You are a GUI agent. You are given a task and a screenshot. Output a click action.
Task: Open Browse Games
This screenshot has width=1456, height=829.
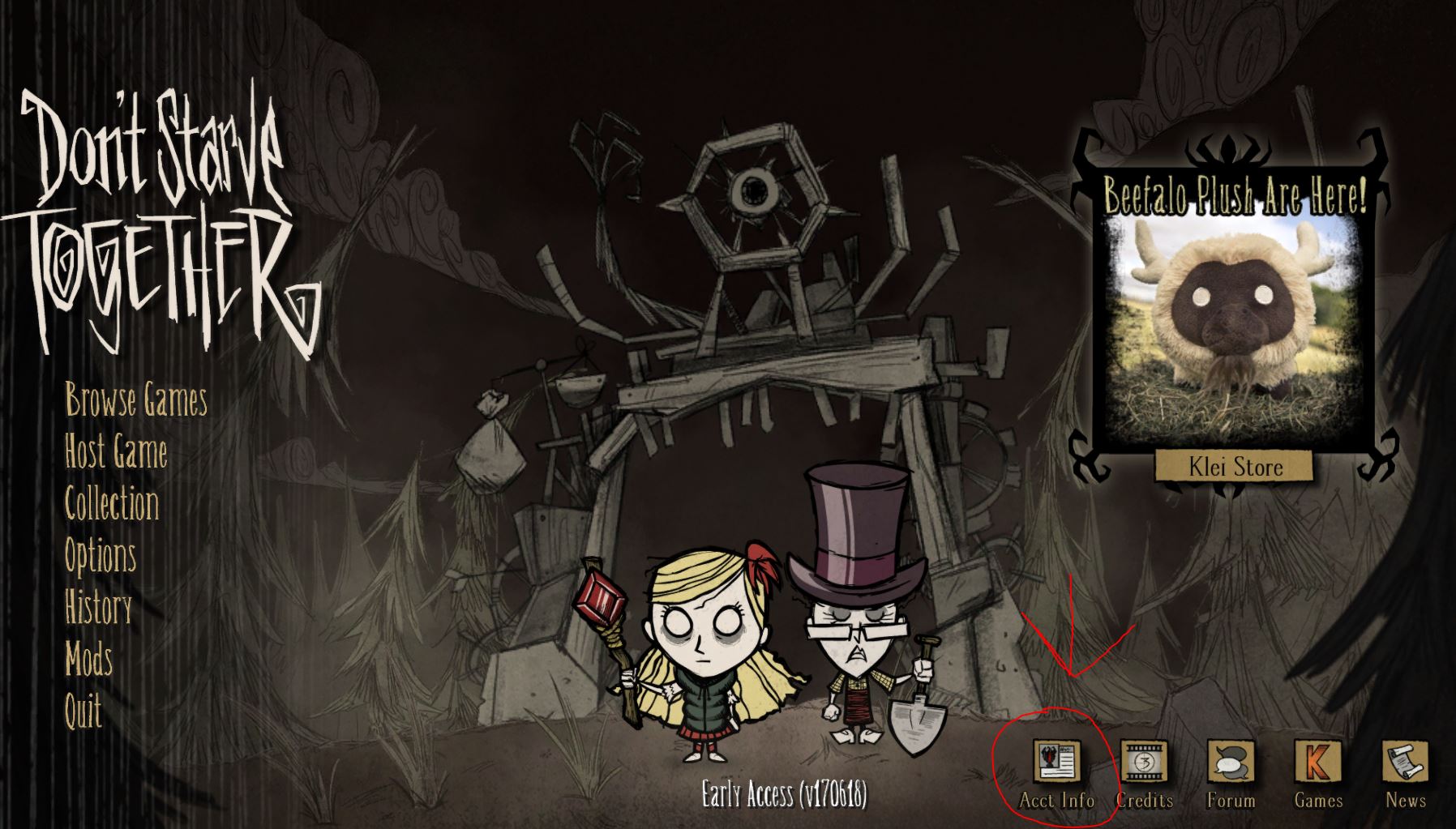(135, 400)
